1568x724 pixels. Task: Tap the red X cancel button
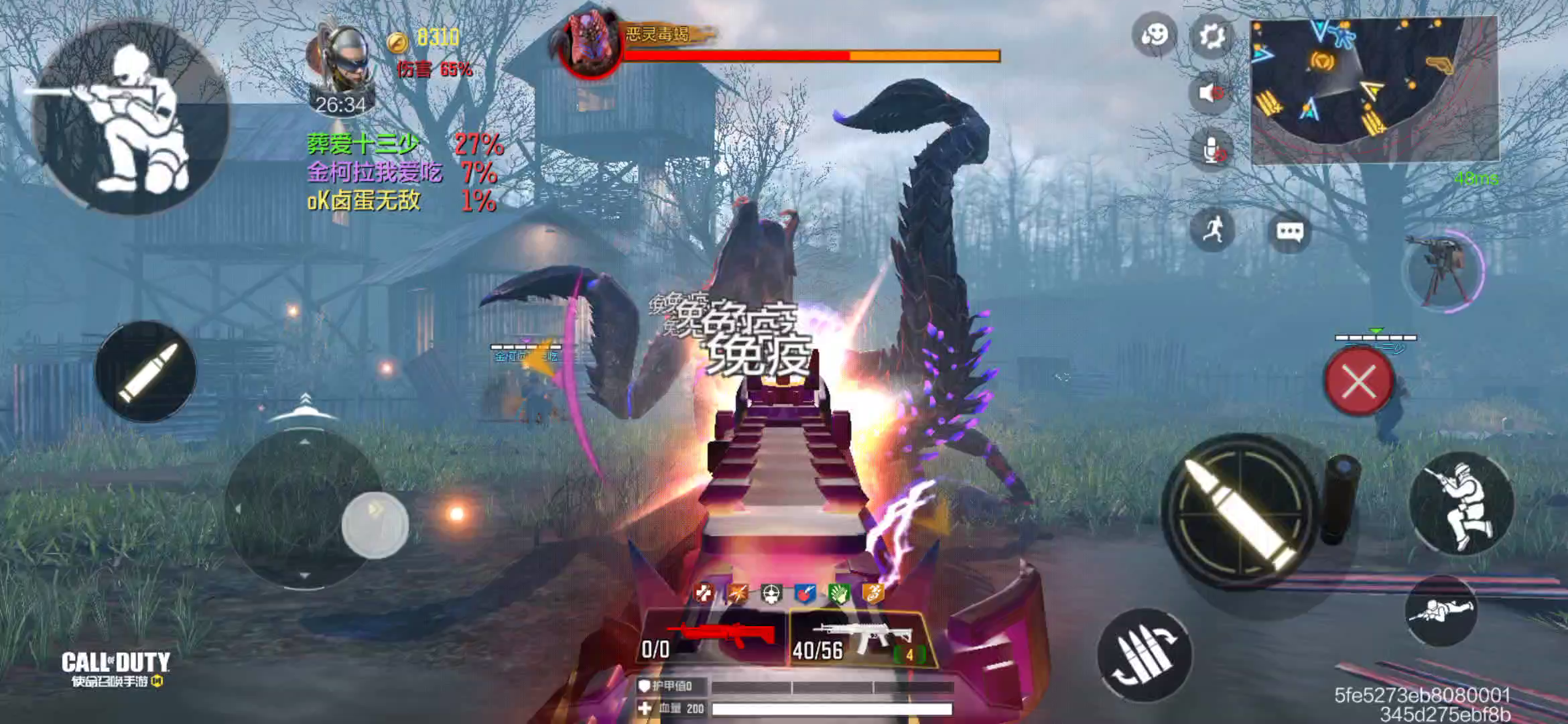1359,382
